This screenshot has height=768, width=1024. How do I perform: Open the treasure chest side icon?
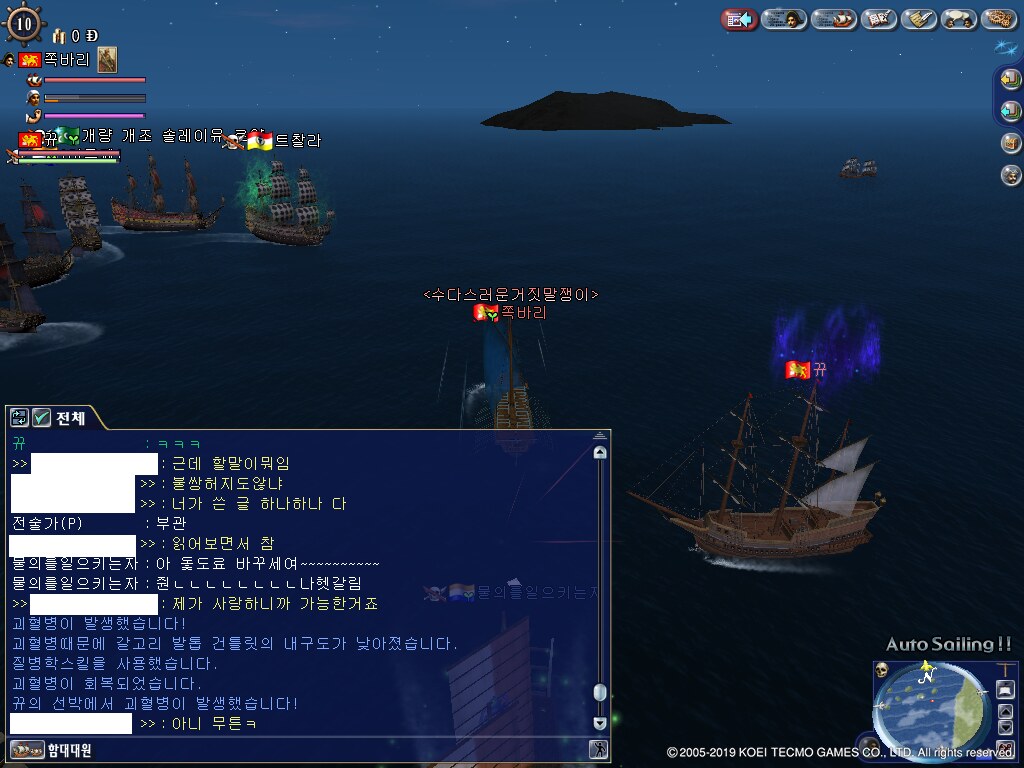pyautogui.click(x=1010, y=143)
